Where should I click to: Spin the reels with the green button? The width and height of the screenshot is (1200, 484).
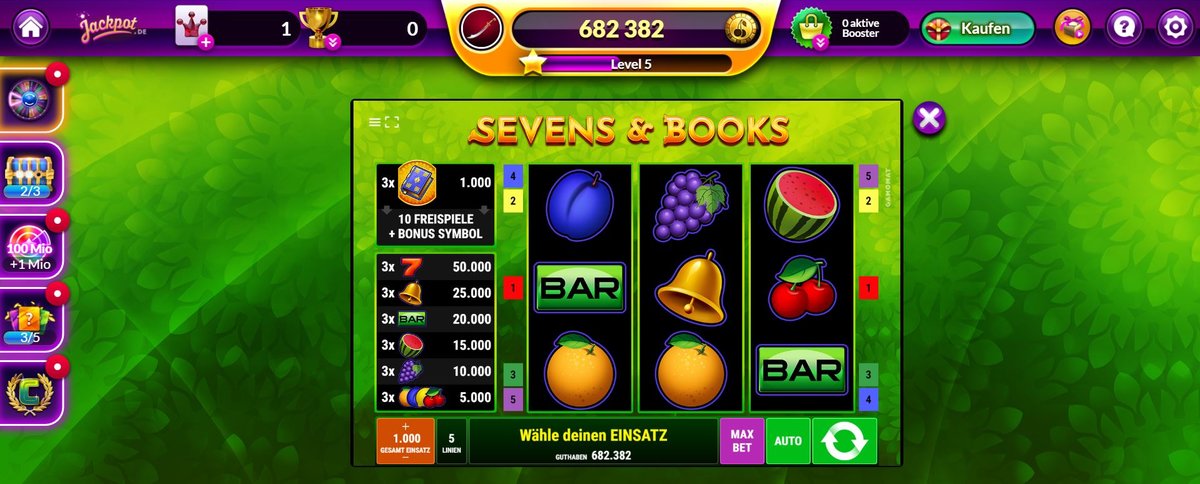844,441
